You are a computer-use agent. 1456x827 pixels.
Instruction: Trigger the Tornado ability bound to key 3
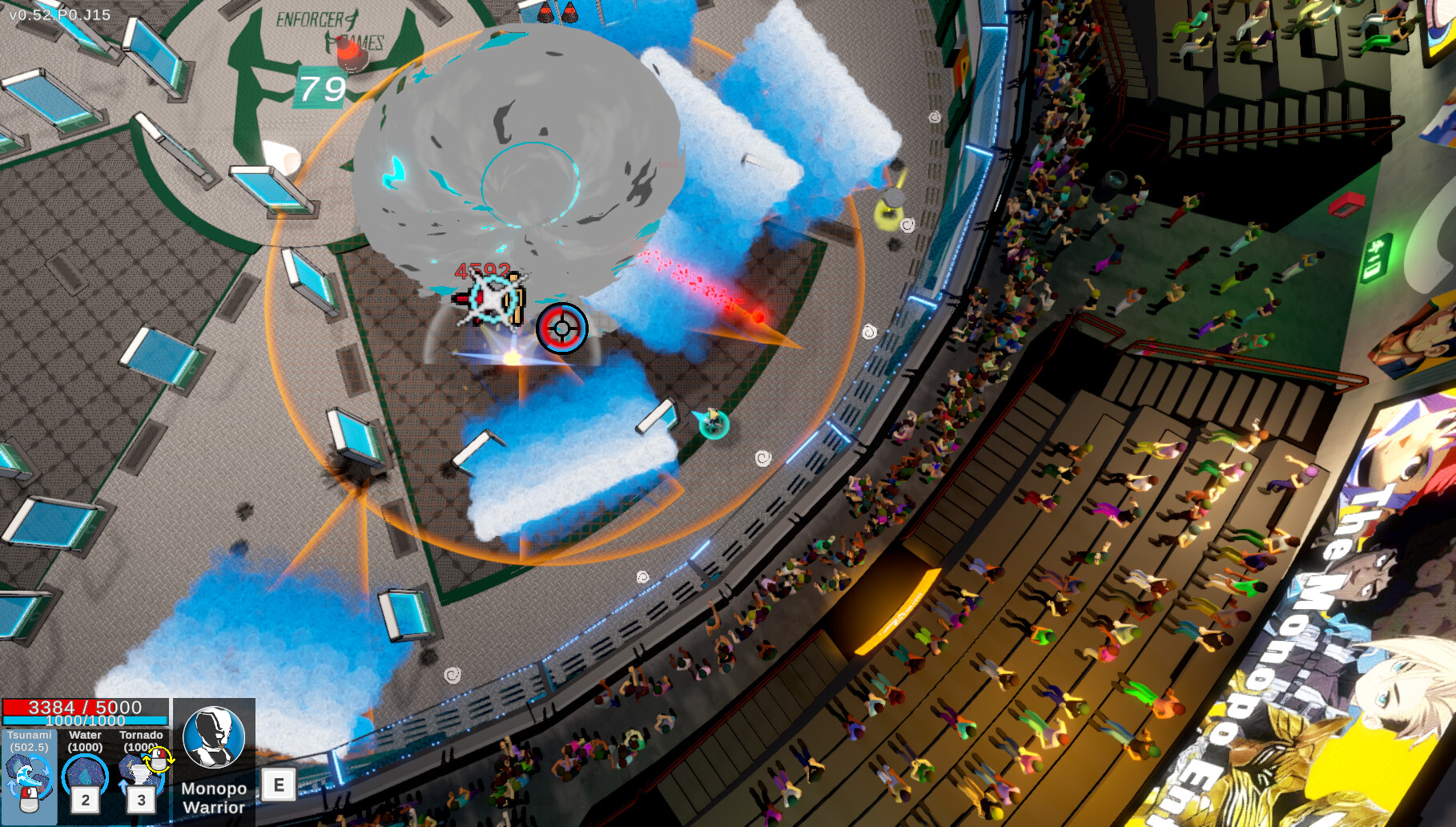click(140, 774)
